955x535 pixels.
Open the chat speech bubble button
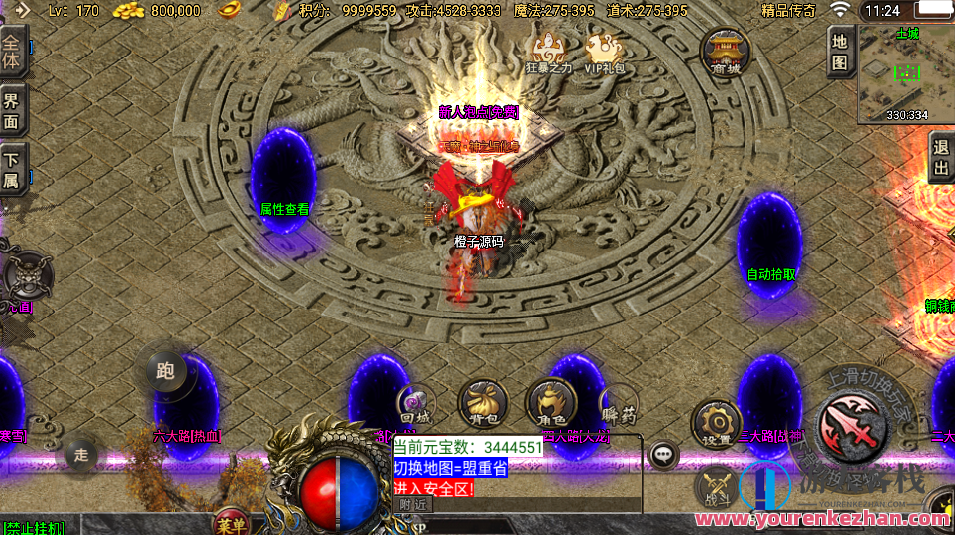[662, 456]
